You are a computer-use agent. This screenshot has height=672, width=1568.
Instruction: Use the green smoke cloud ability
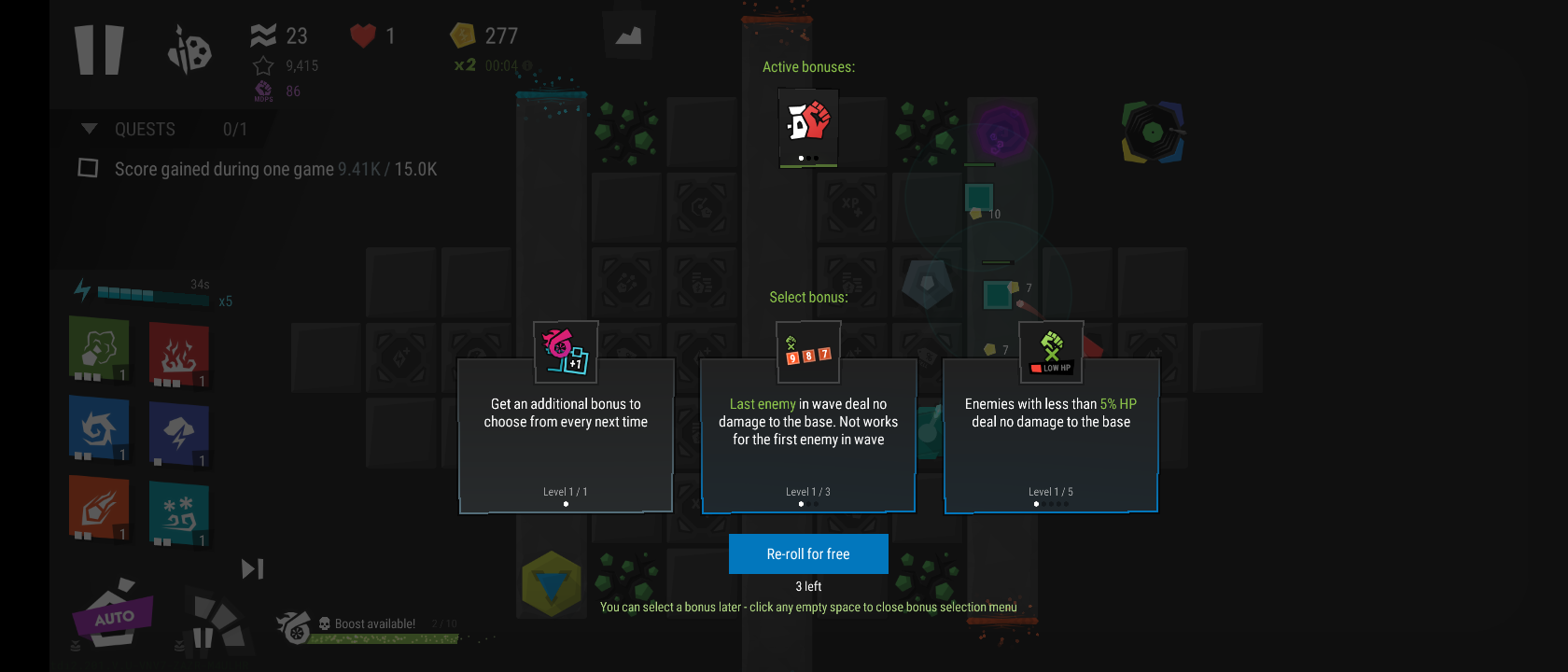(99, 348)
